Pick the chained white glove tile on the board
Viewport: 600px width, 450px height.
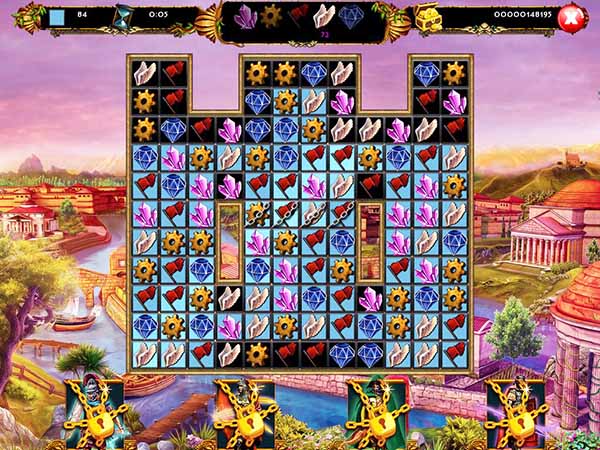(x=314, y=214)
